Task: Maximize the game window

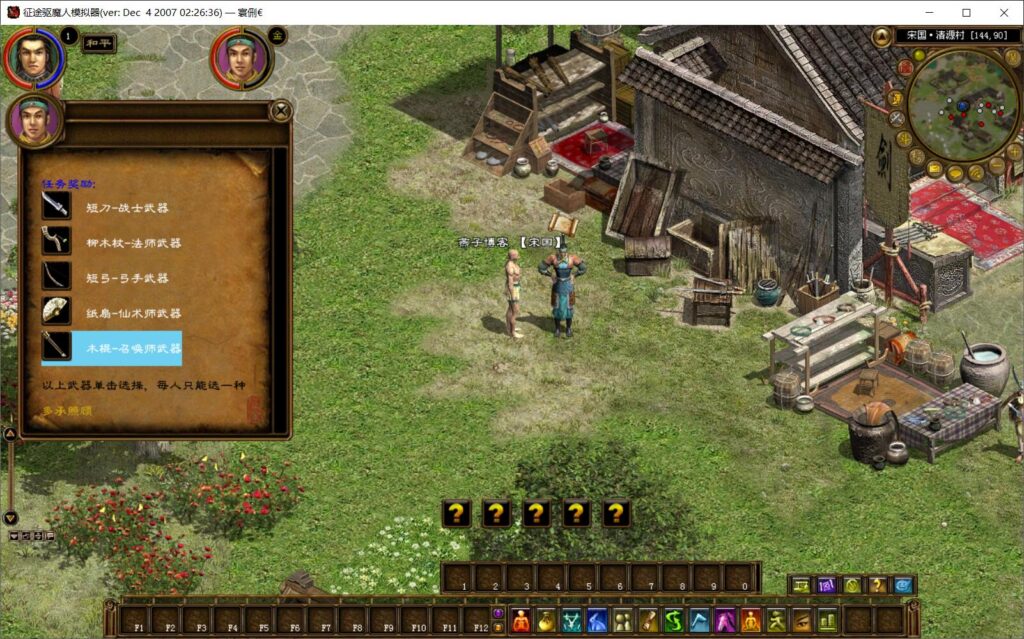Action: (966, 13)
